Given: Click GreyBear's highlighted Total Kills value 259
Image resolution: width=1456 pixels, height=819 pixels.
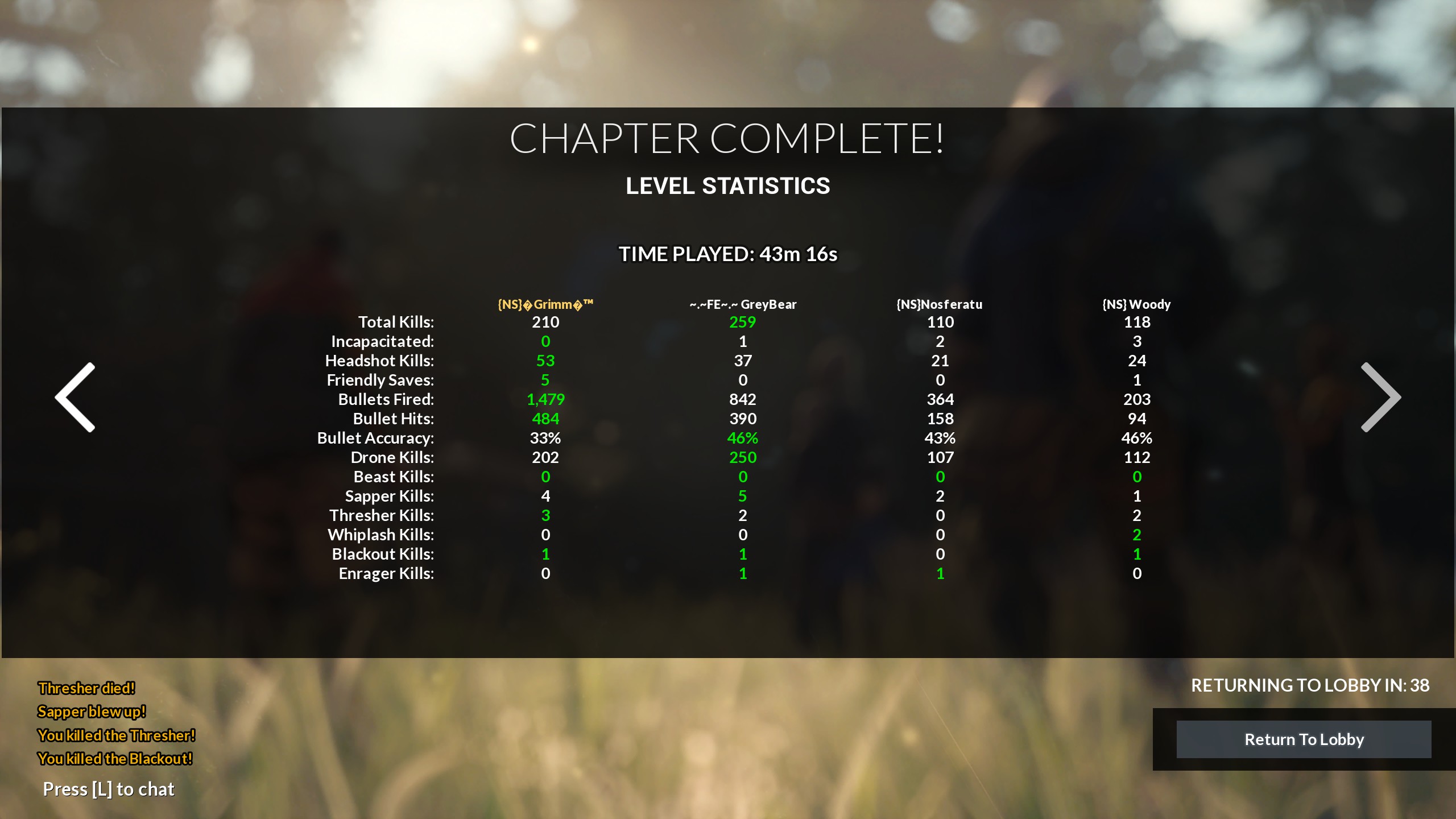Looking at the screenshot, I should [x=742, y=322].
